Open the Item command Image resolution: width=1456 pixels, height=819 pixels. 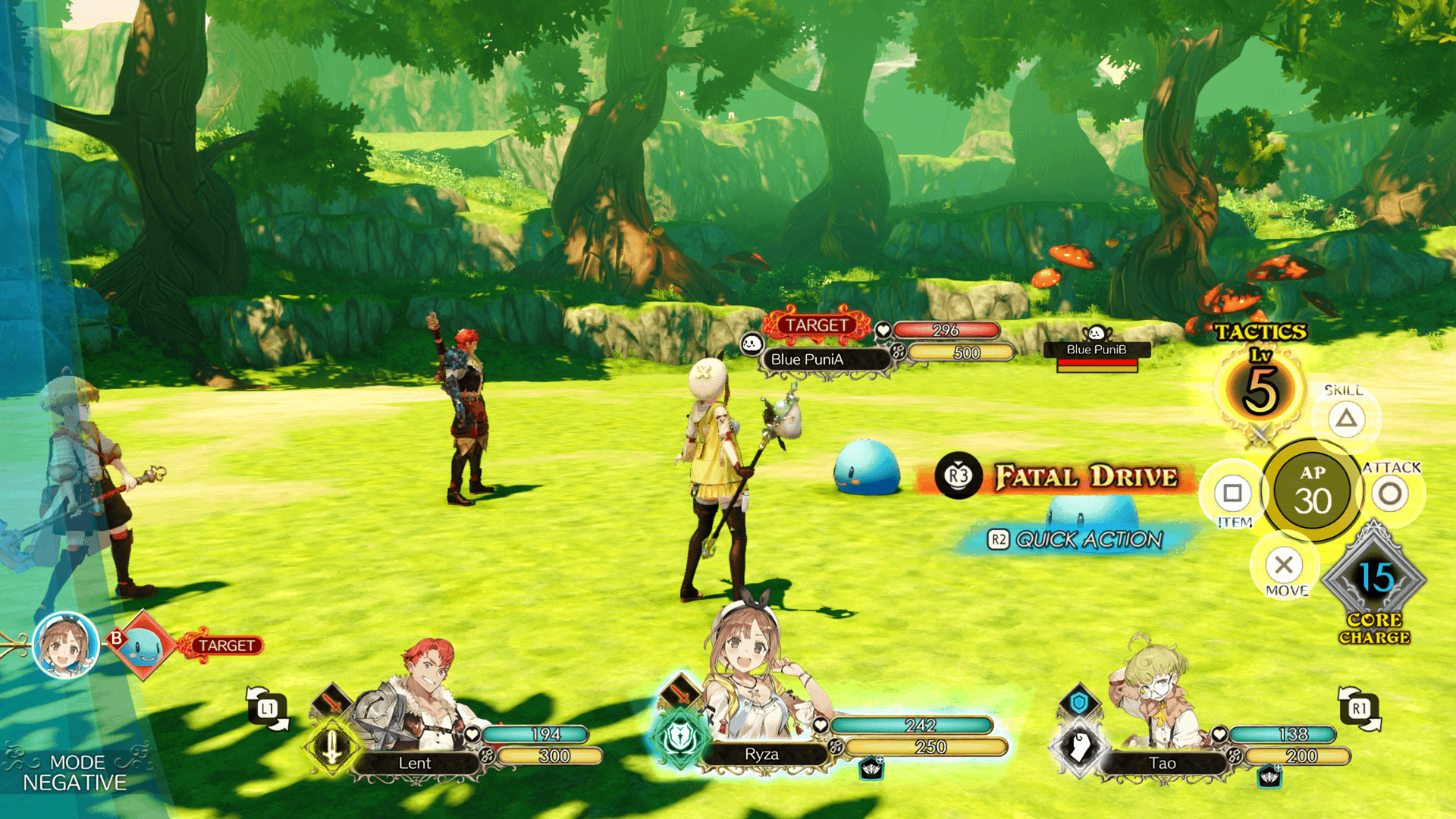(1232, 494)
